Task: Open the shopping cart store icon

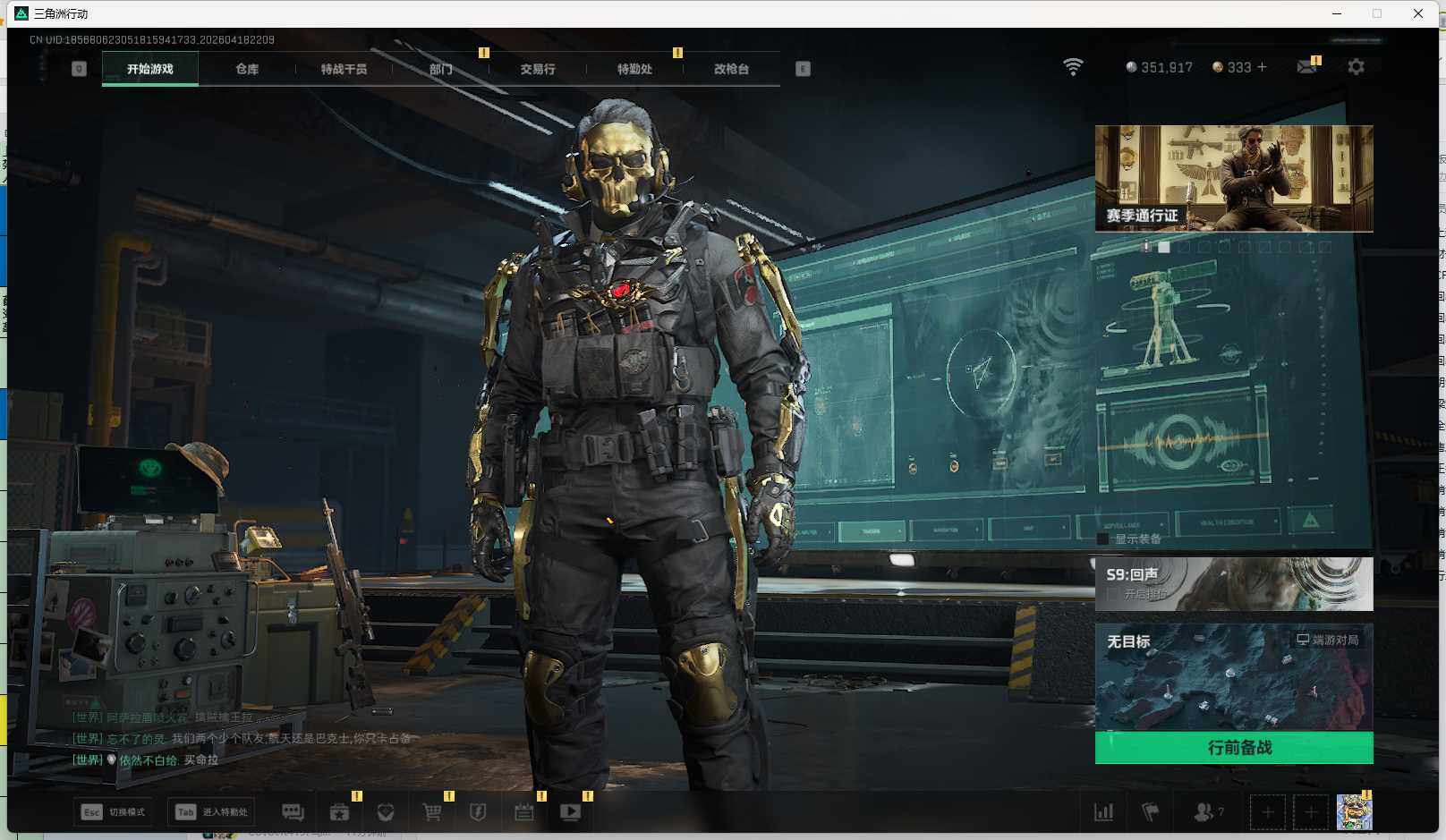Action: coord(432,812)
